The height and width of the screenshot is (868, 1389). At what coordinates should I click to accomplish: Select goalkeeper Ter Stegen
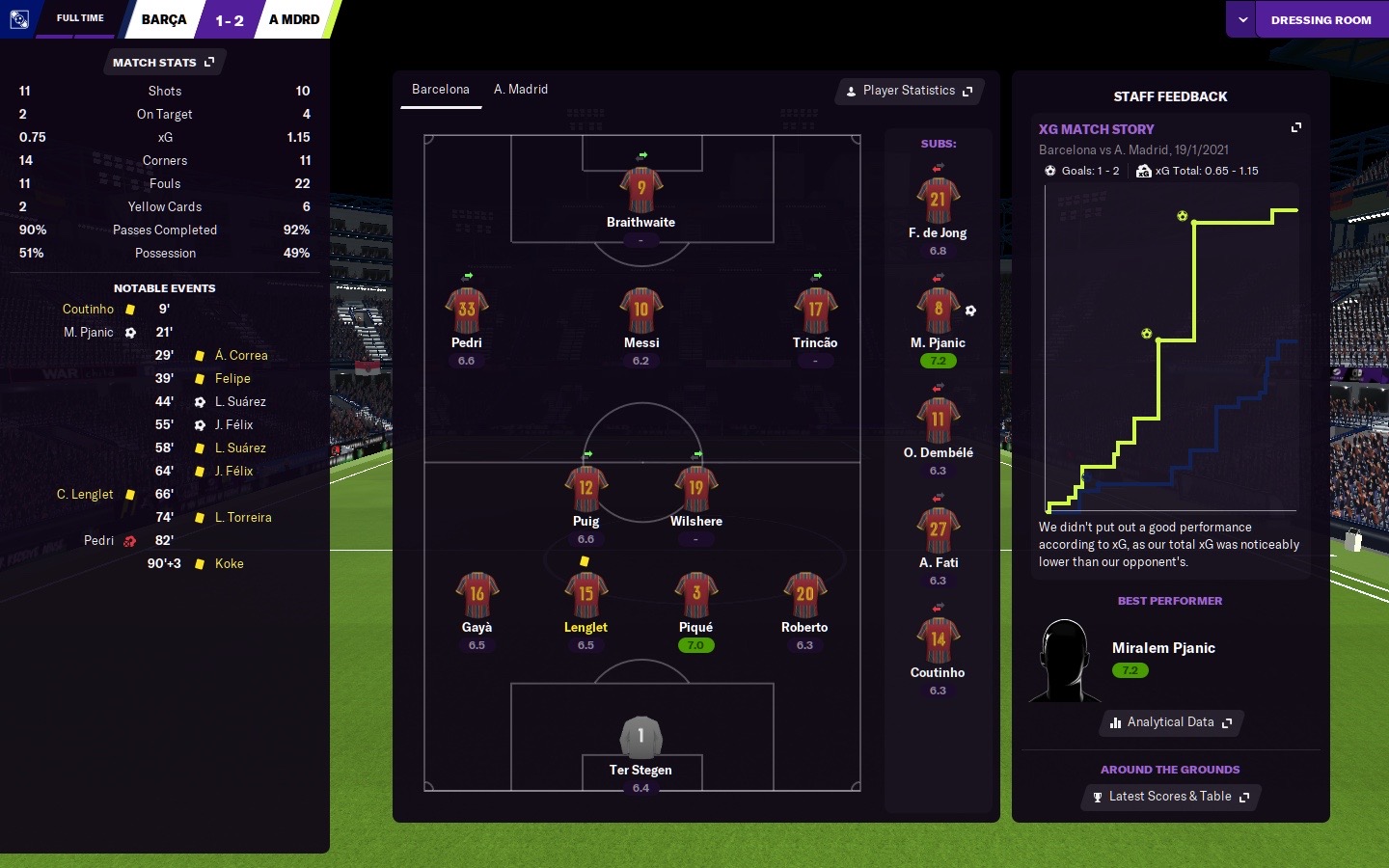tap(640, 738)
